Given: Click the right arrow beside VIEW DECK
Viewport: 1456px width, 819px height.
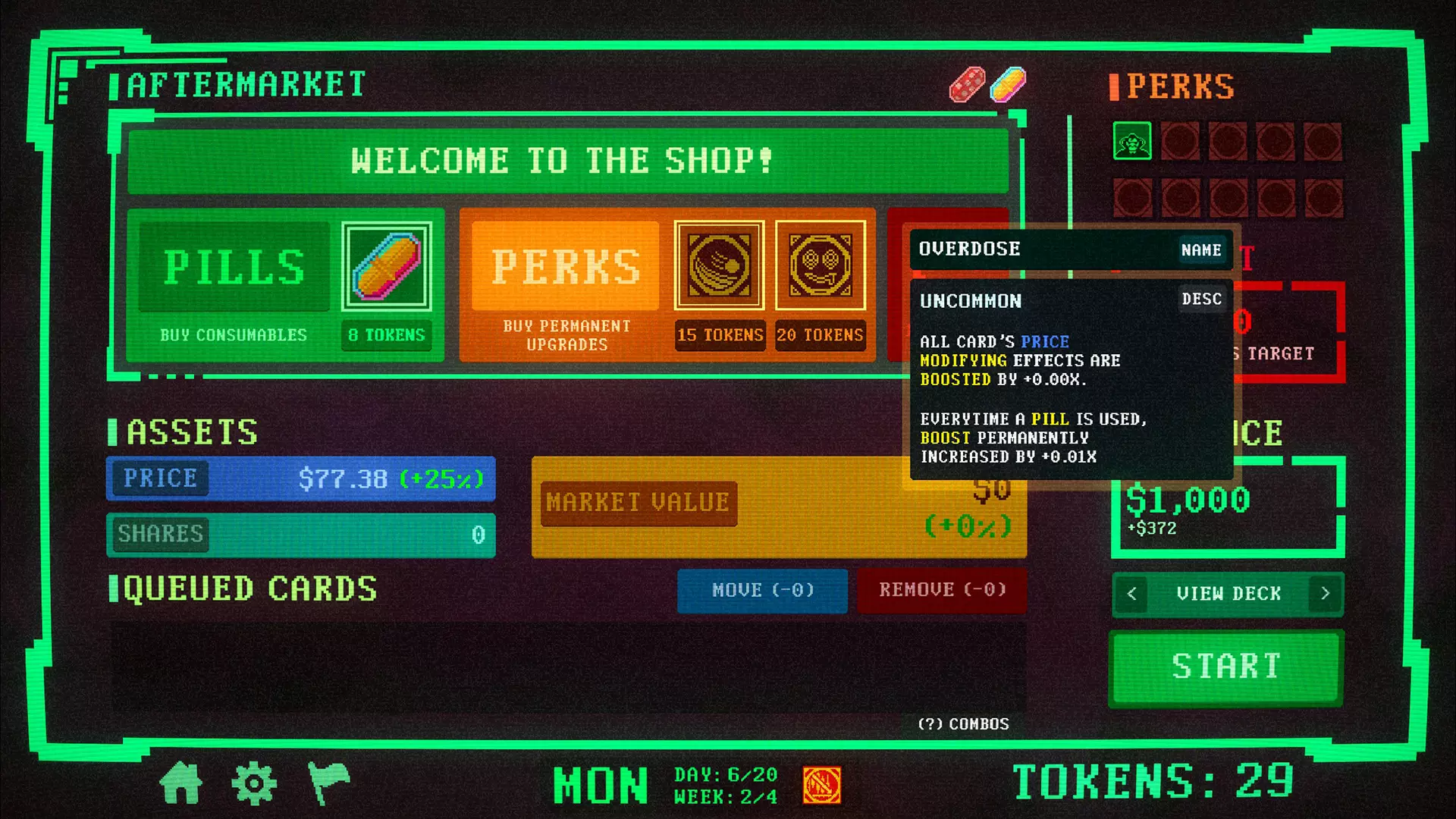Looking at the screenshot, I should pyautogui.click(x=1325, y=594).
